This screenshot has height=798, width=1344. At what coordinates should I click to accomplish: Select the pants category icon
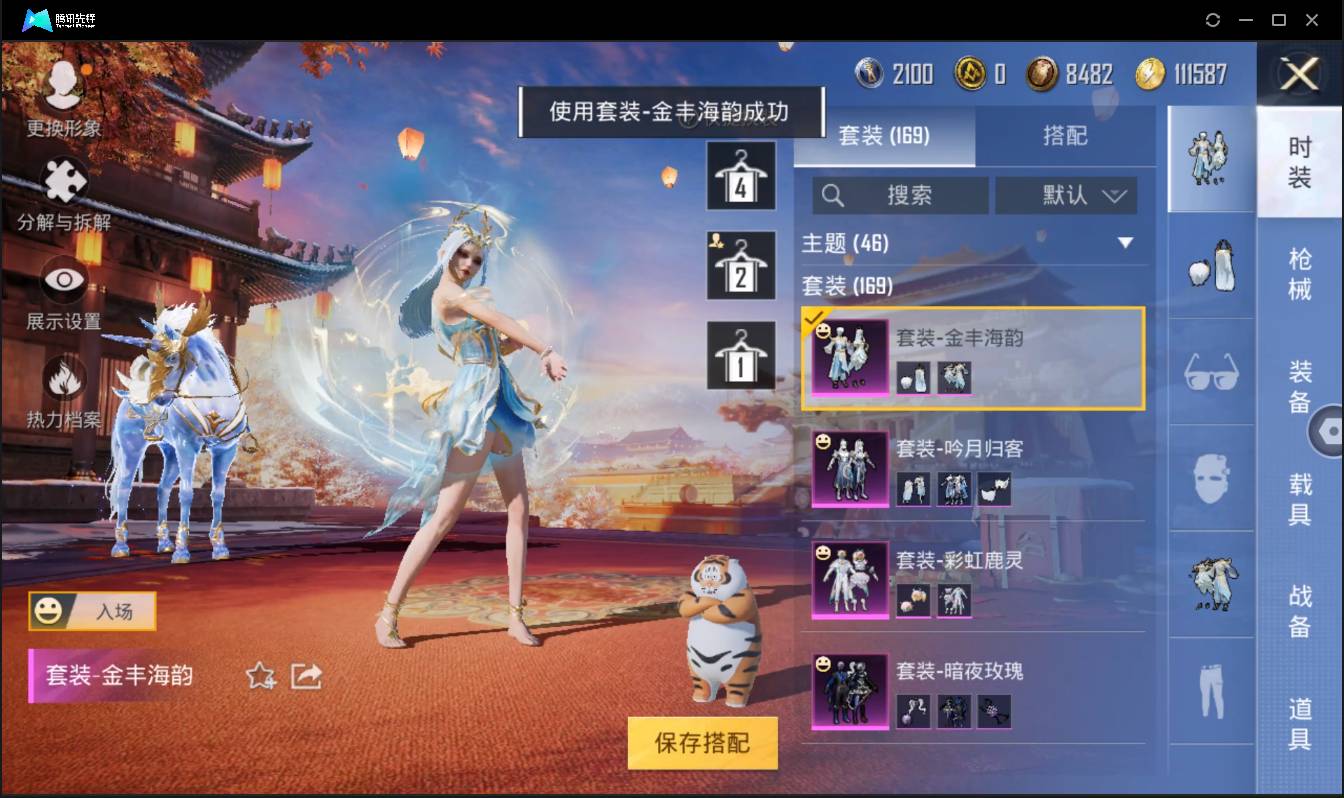(x=1210, y=692)
